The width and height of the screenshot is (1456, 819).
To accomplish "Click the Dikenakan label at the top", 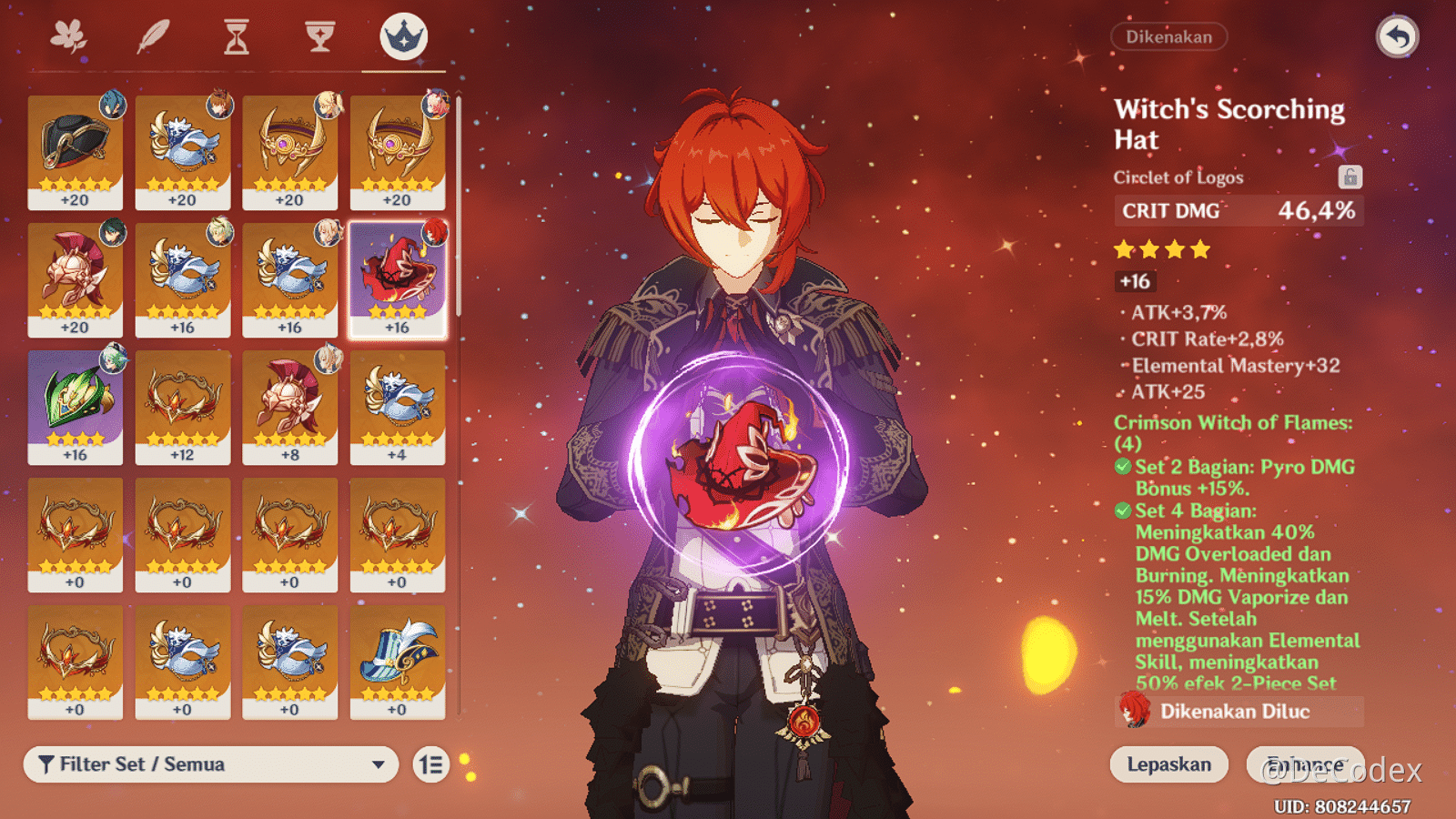I will point(1168,36).
